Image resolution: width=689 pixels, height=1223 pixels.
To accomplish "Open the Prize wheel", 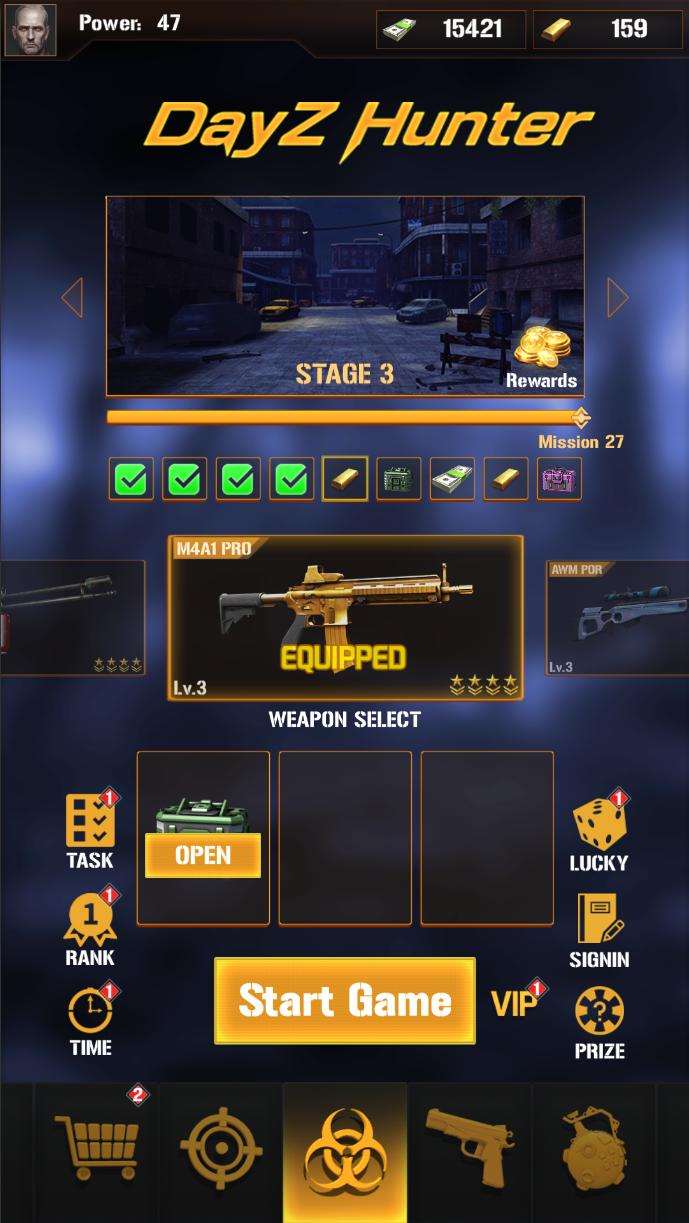I will pos(599,1022).
